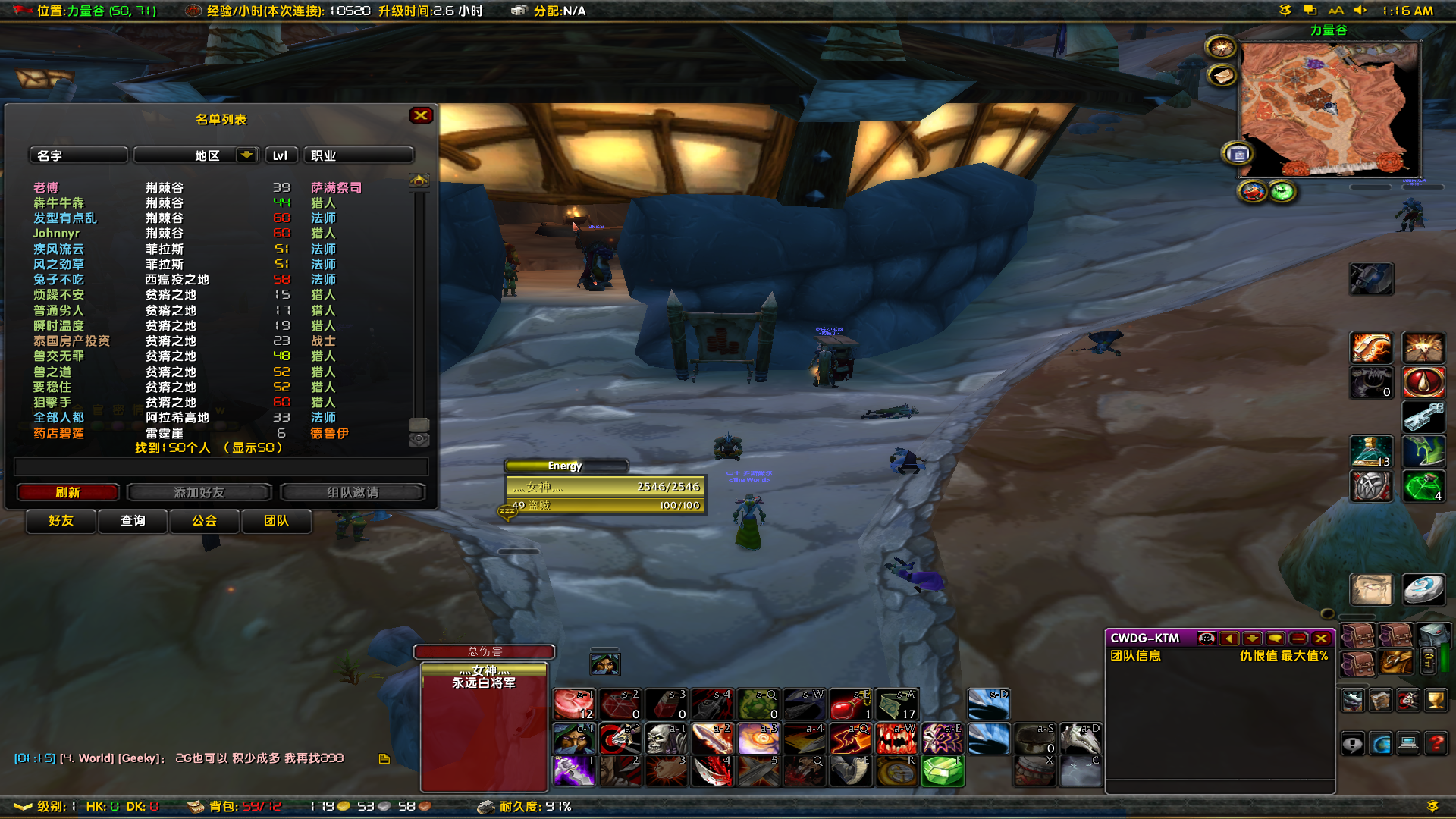The width and height of the screenshot is (1456, 819).
Task: Open the 团队 raid tab
Action: [x=276, y=521]
